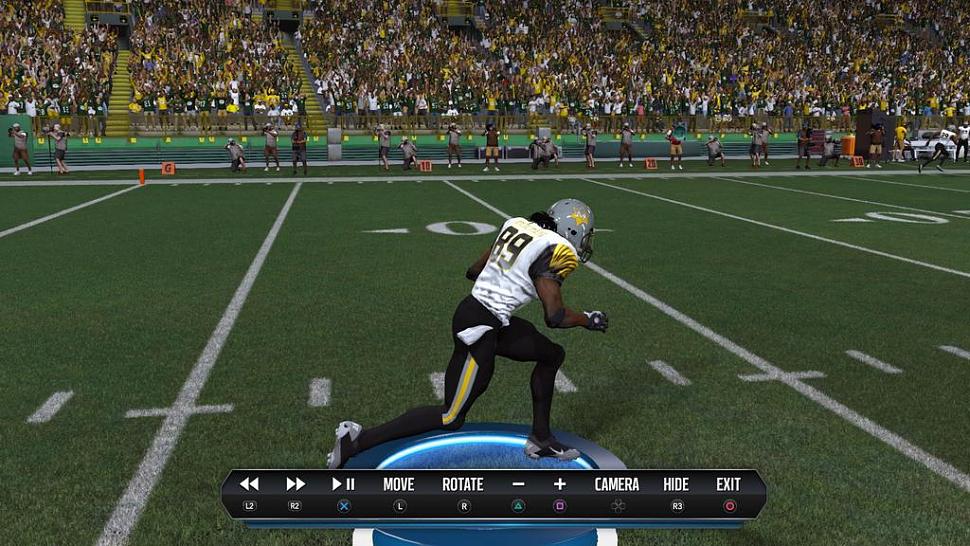Switch the replay CAMERA
This screenshot has width=970, height=546.
click(x=617, y=485)
